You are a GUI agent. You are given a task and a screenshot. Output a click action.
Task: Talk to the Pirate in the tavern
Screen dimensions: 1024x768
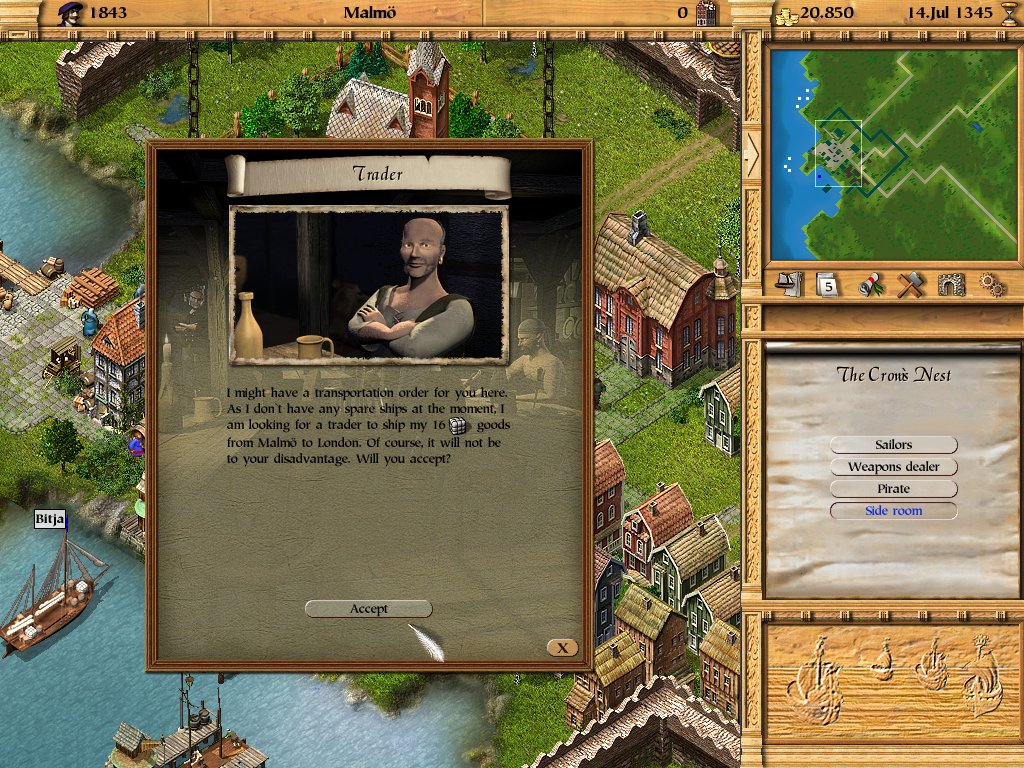coord(893,489)
